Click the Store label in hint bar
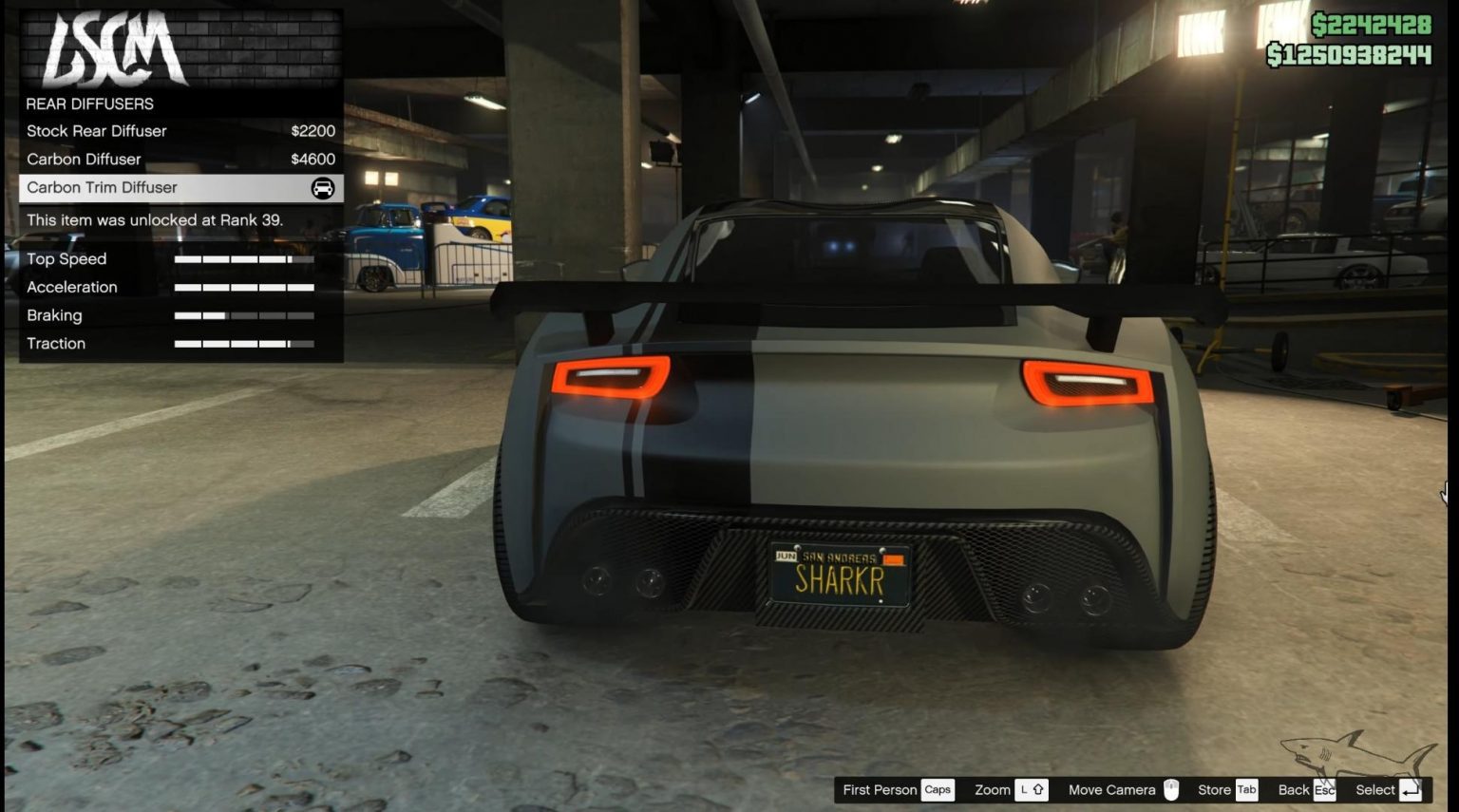 (1215, 789)
